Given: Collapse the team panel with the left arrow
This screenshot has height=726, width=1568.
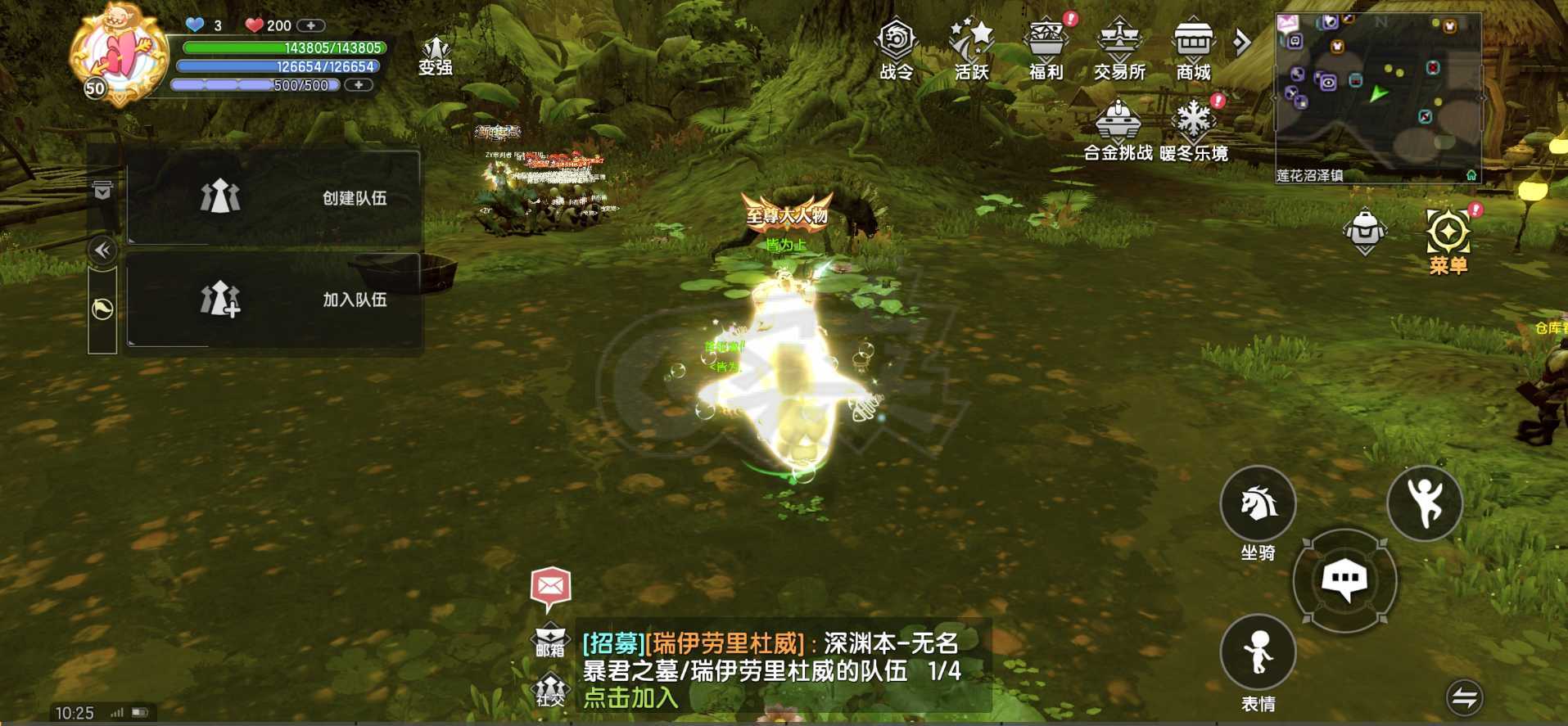Looking at the screenshot, I should pyautogui.click(x=102, y=250).
